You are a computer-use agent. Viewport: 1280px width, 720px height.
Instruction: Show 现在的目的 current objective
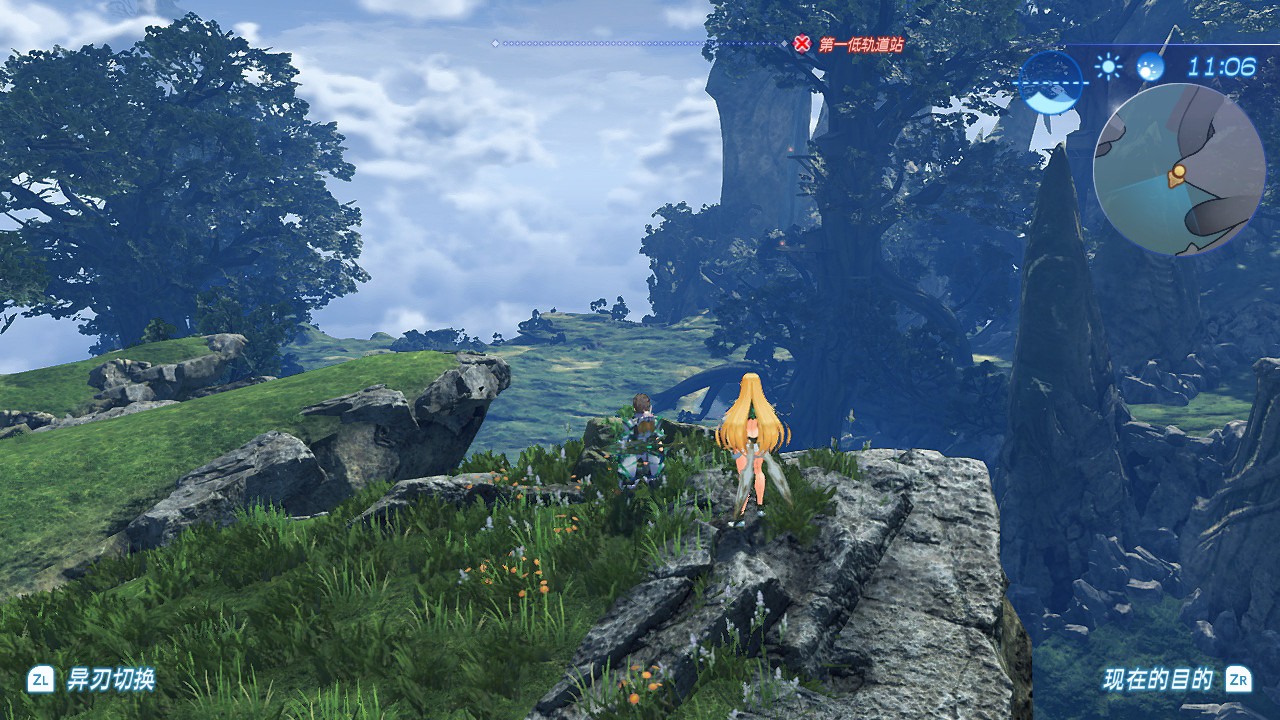(1158, 680)
